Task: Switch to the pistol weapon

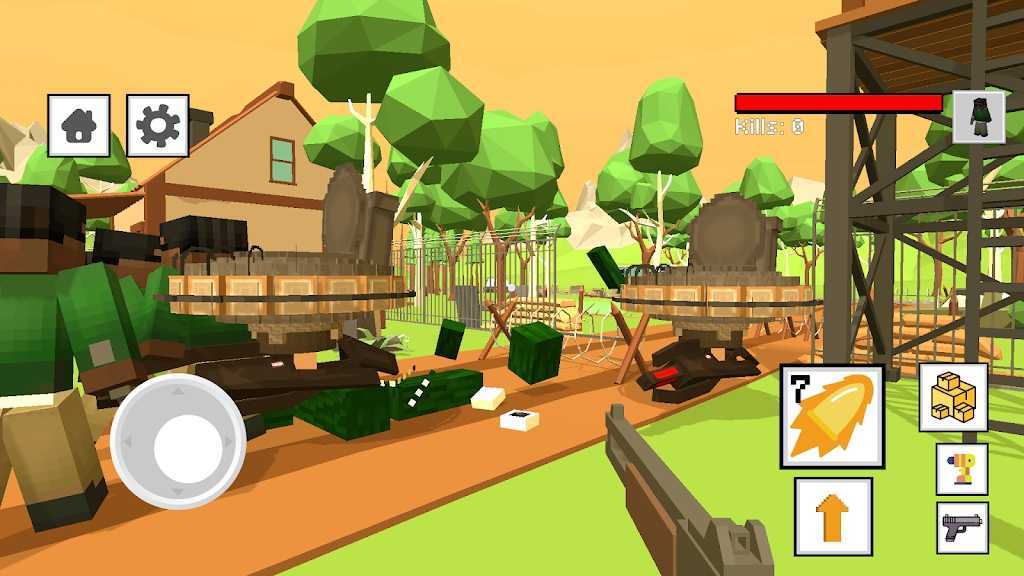Action: click(962, 527)
